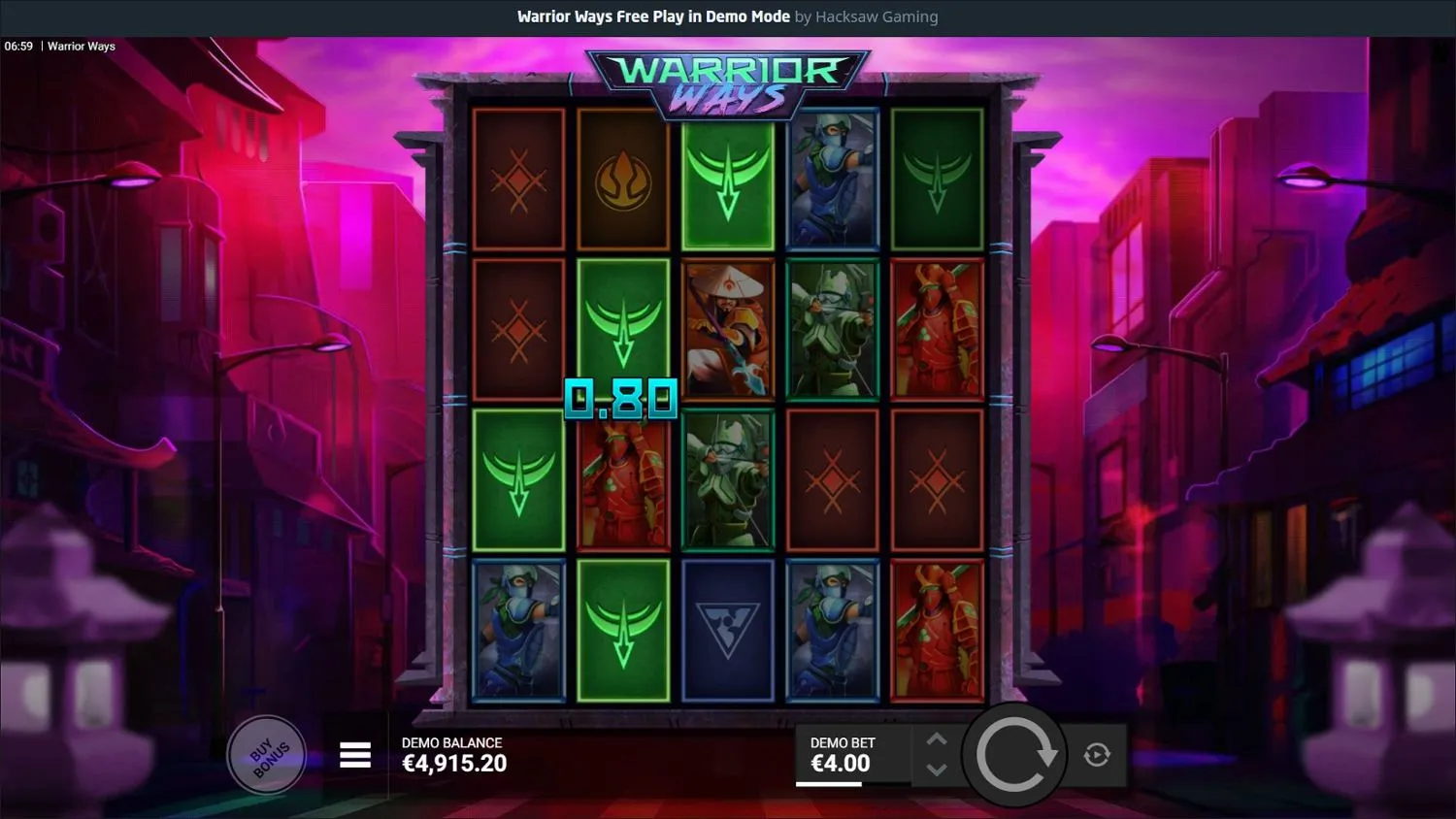Select the straw-hat spearman symbol on reel three
The height and width of the screenshot is (819, 1456).
coord(727,330)
